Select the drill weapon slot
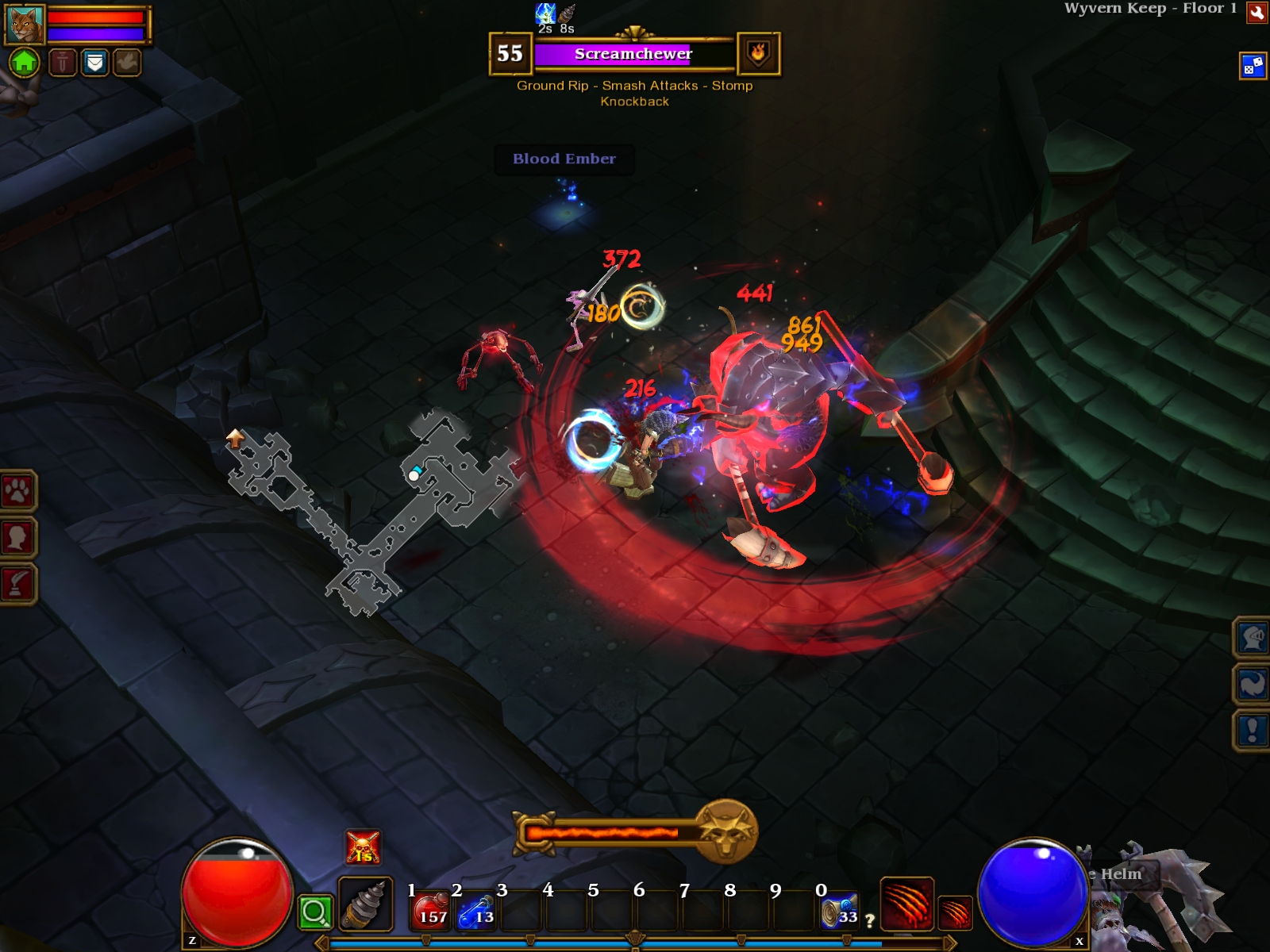The height and width of the screenshot is (952, 1270). pos(365,904)
